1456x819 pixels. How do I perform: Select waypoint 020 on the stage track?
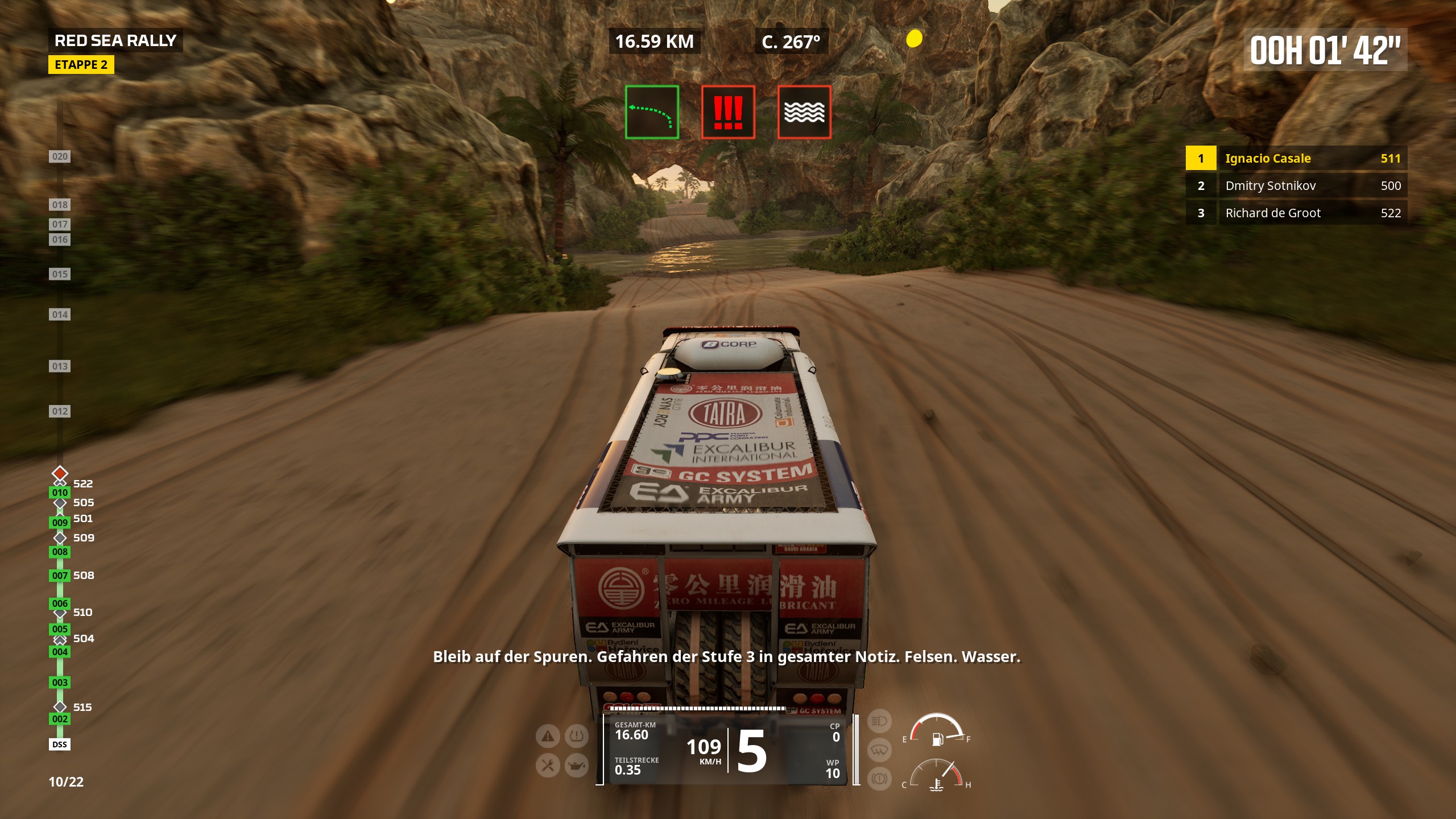point(60,156)
